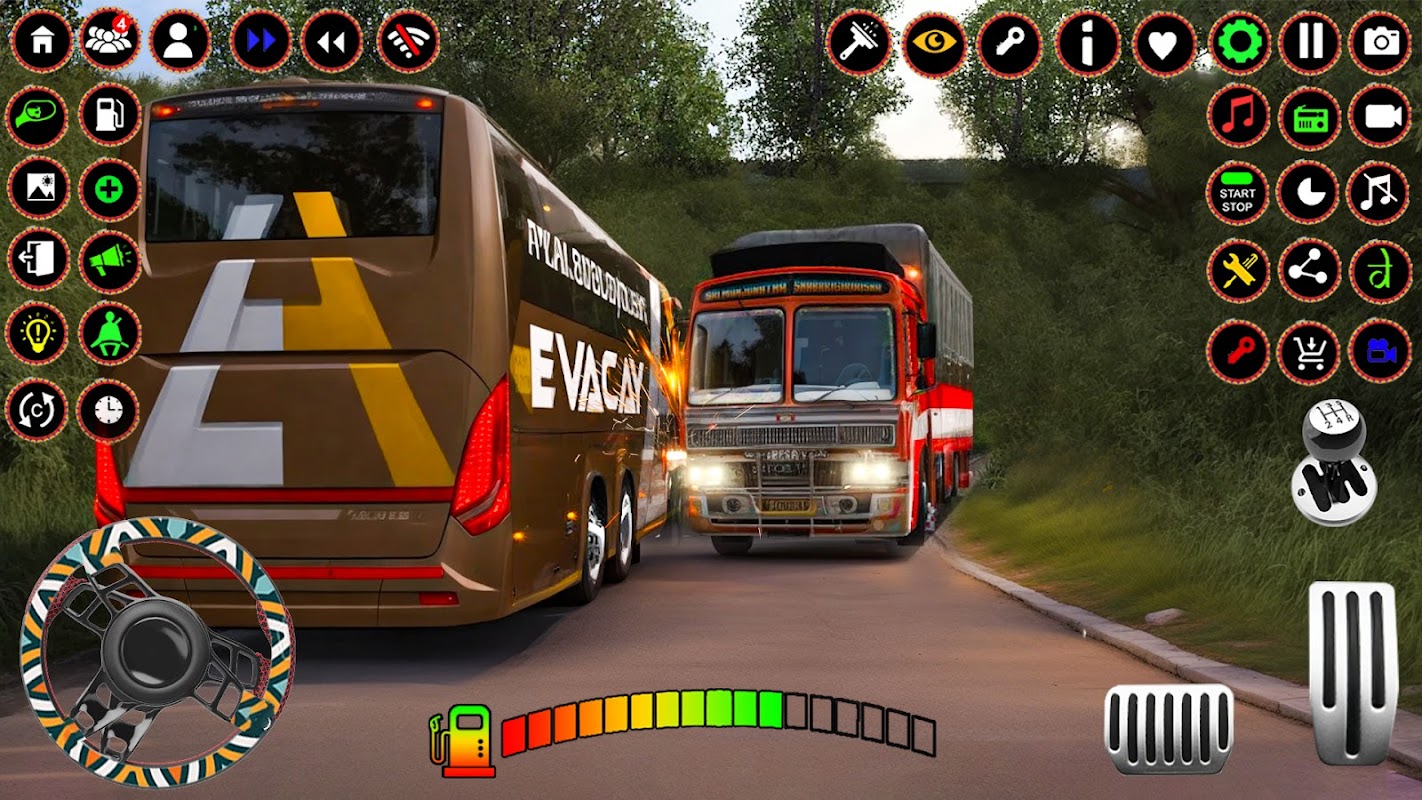The height and width of the screenshot is (800, 1422).
Task: Open the green gear settings
Action: point(1239,42)
